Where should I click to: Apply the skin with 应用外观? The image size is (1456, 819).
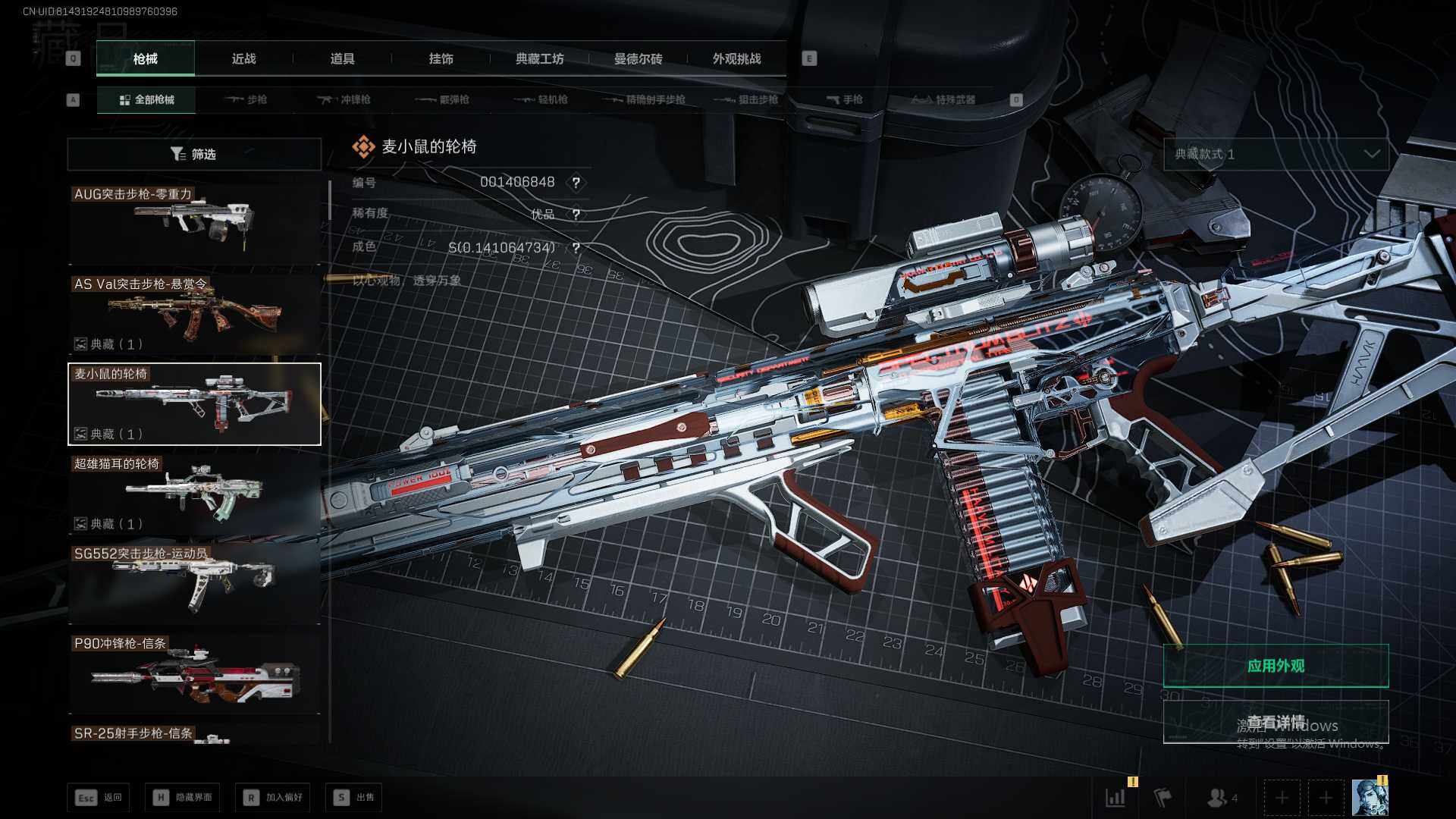point(1276,666)
